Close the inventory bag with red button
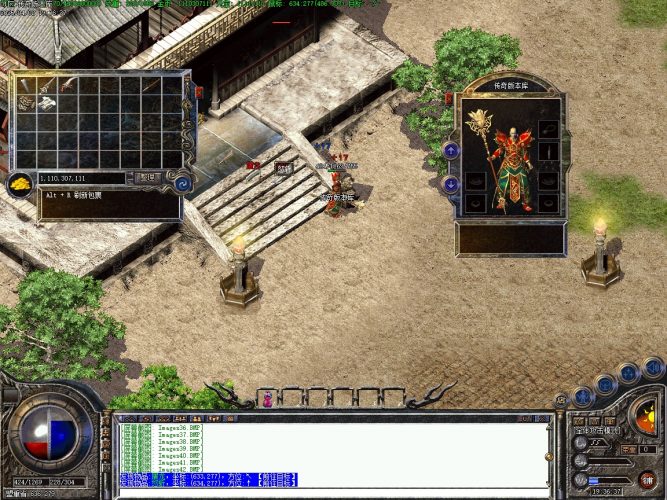 click(197, 92)
